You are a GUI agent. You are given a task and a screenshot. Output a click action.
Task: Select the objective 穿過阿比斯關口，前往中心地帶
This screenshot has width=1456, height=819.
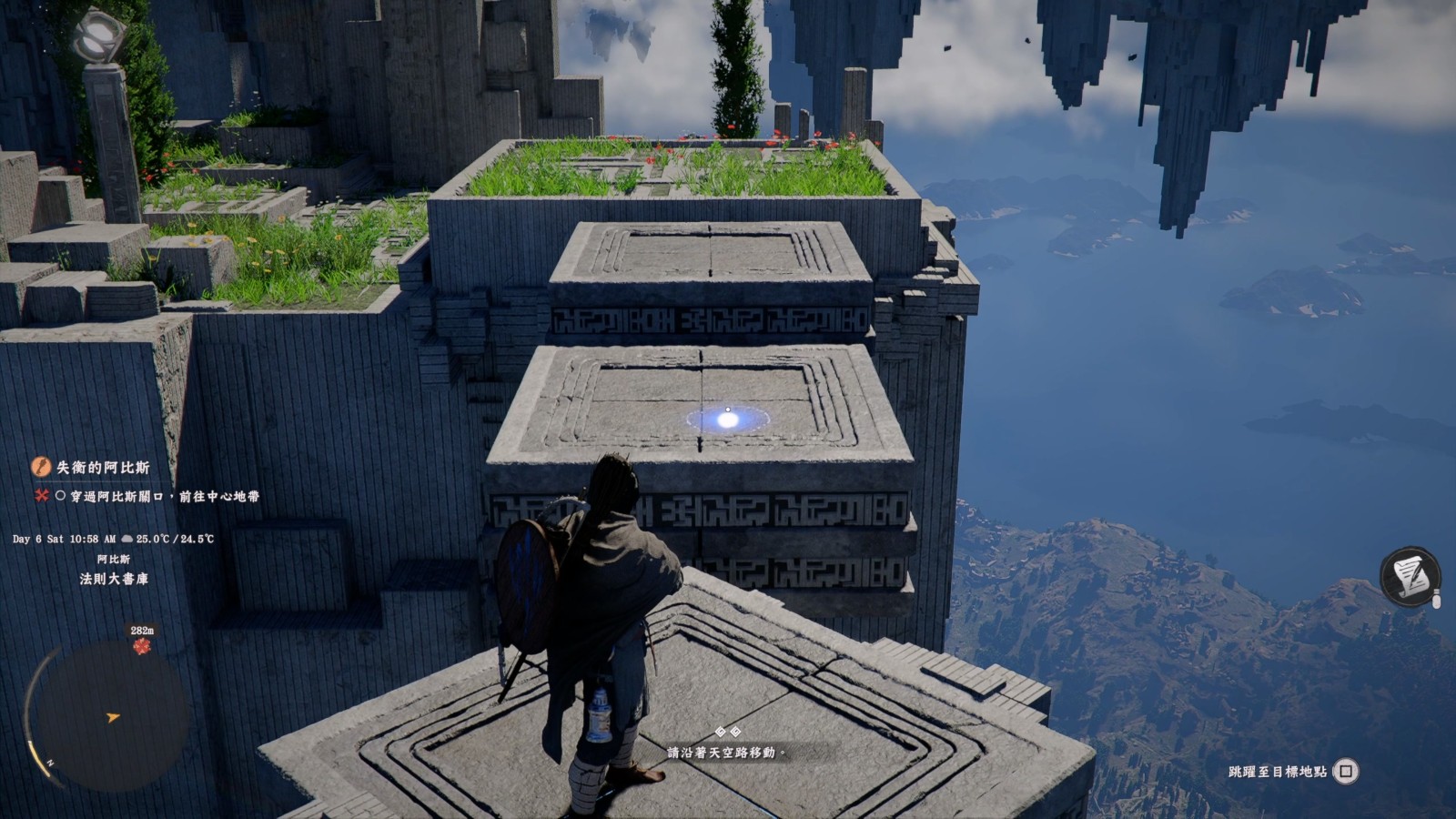click(x=164, y=496)
